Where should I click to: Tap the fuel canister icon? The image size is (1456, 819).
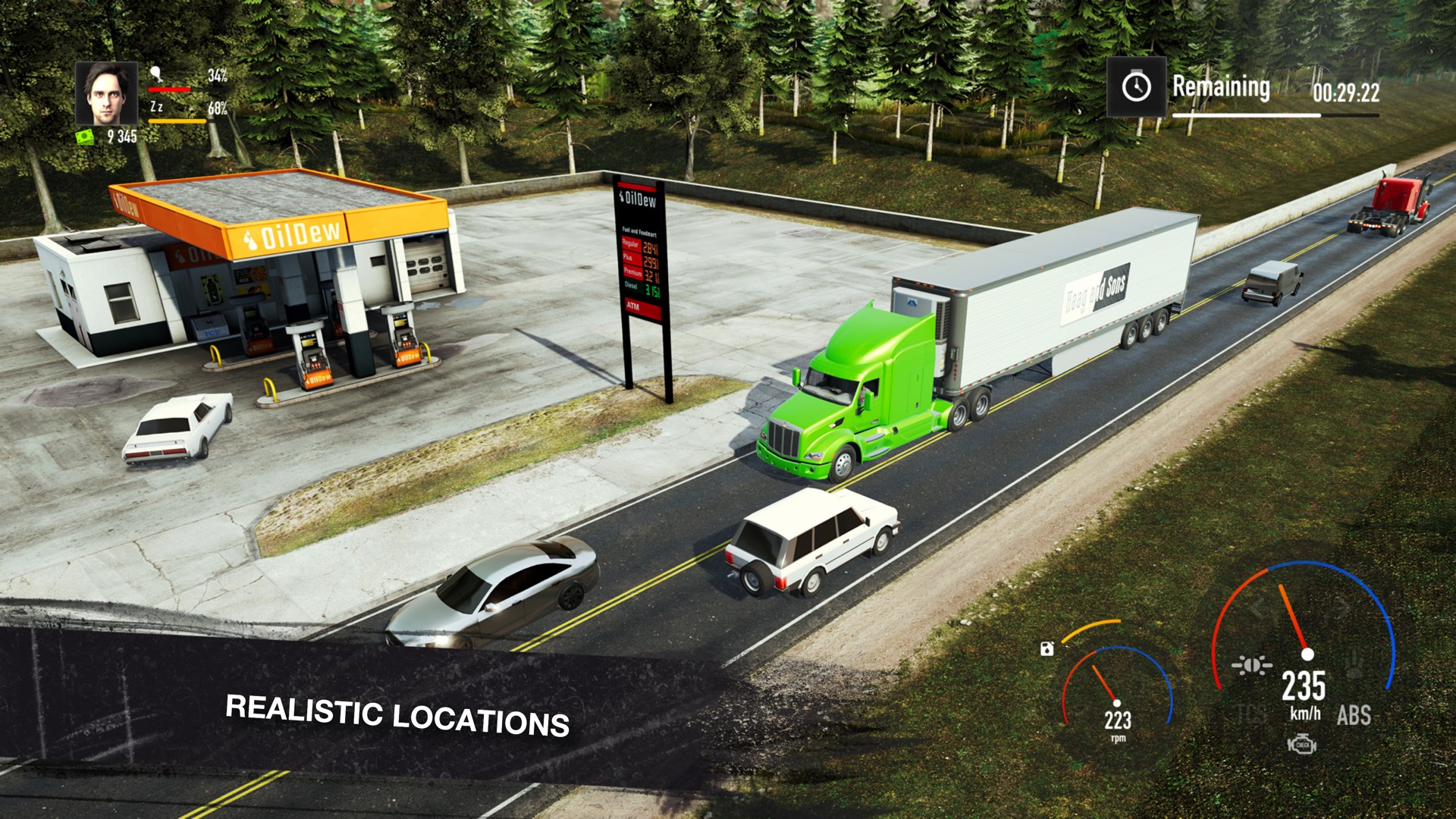(x=1047, y=648)
